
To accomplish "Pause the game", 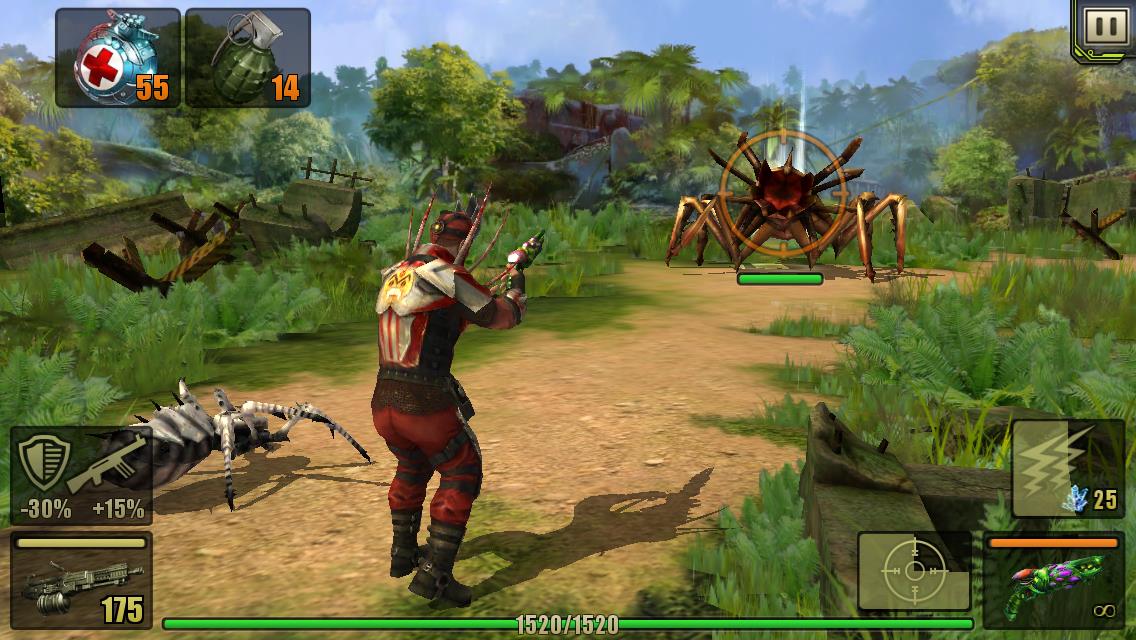I will (1105, 27).
